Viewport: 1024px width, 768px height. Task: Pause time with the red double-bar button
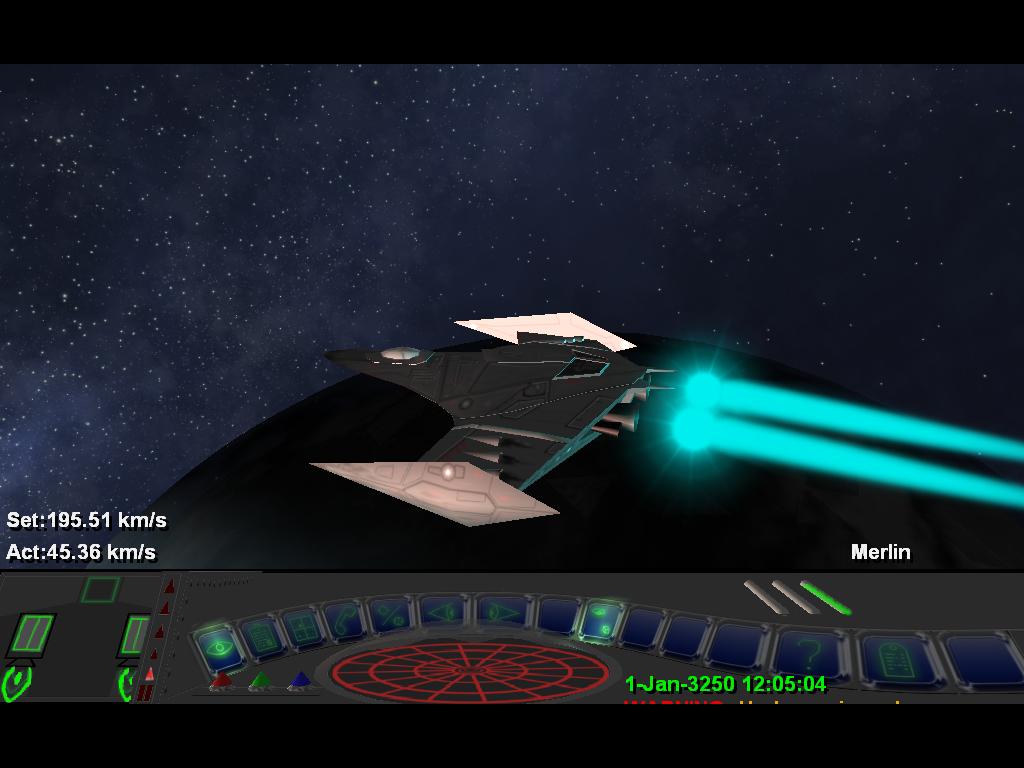(x=145, y=692)
